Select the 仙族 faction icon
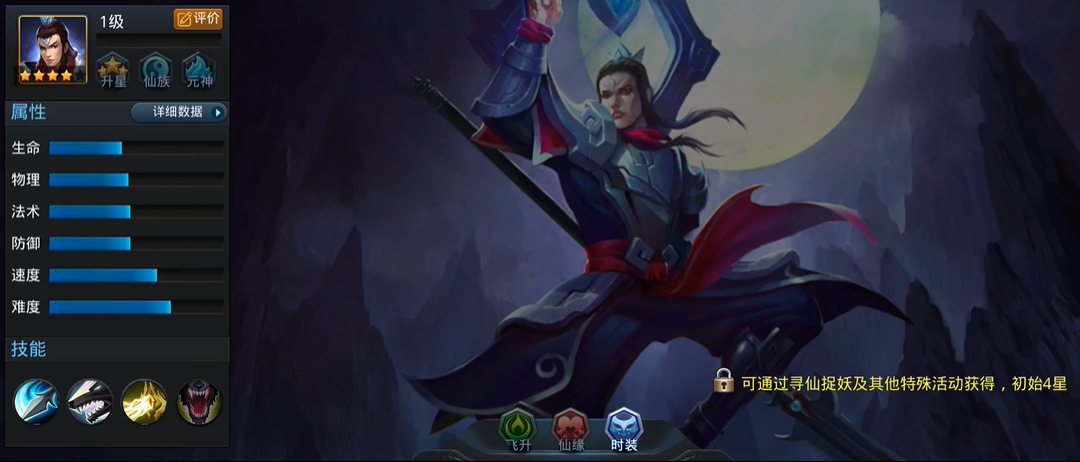This screenshot has height=462, width=1080. [x=156, y=70]
